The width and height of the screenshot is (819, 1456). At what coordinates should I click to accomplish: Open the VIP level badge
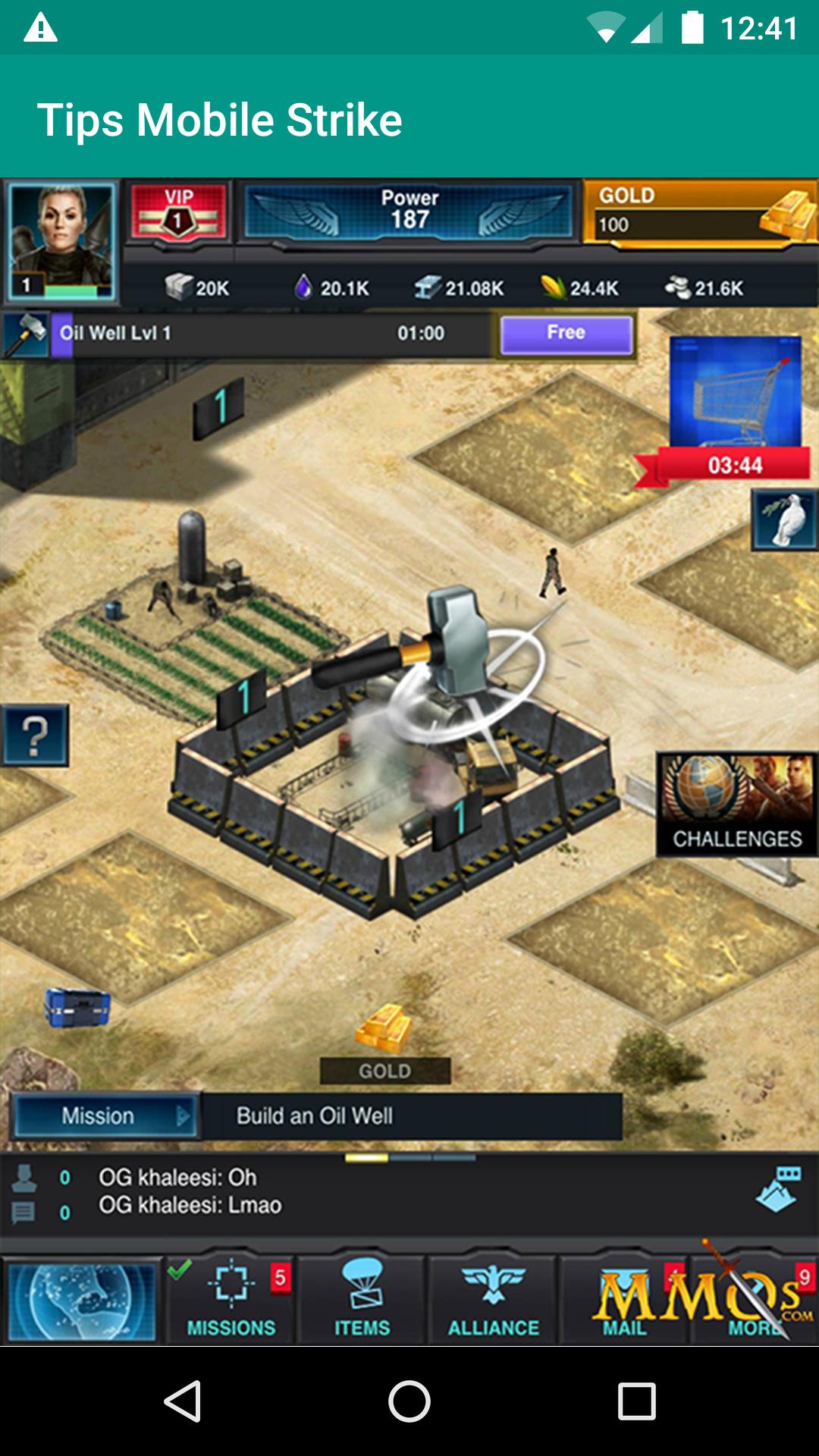coord(179,213)
